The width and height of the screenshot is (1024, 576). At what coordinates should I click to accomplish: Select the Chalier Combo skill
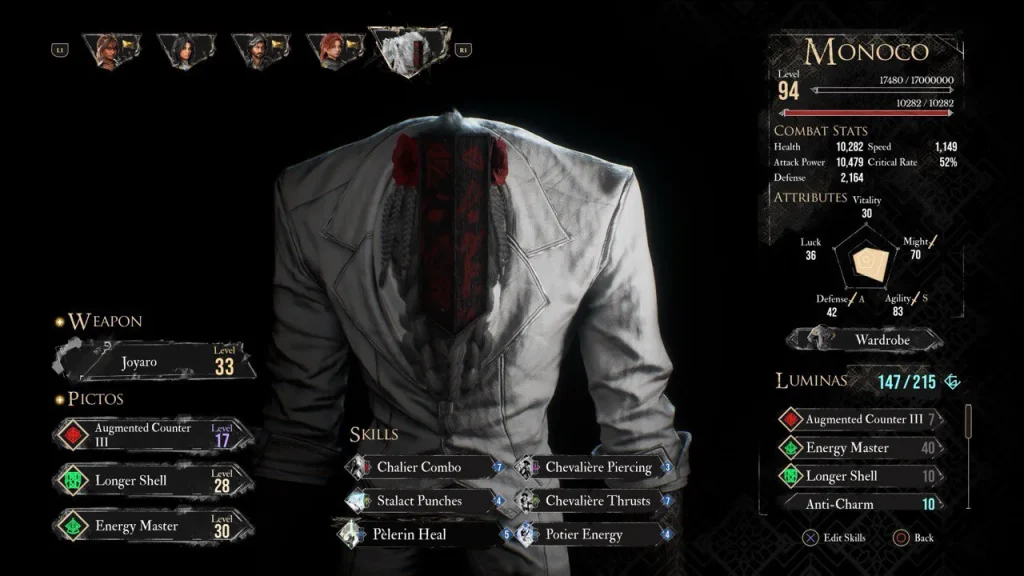pos(420,467)
